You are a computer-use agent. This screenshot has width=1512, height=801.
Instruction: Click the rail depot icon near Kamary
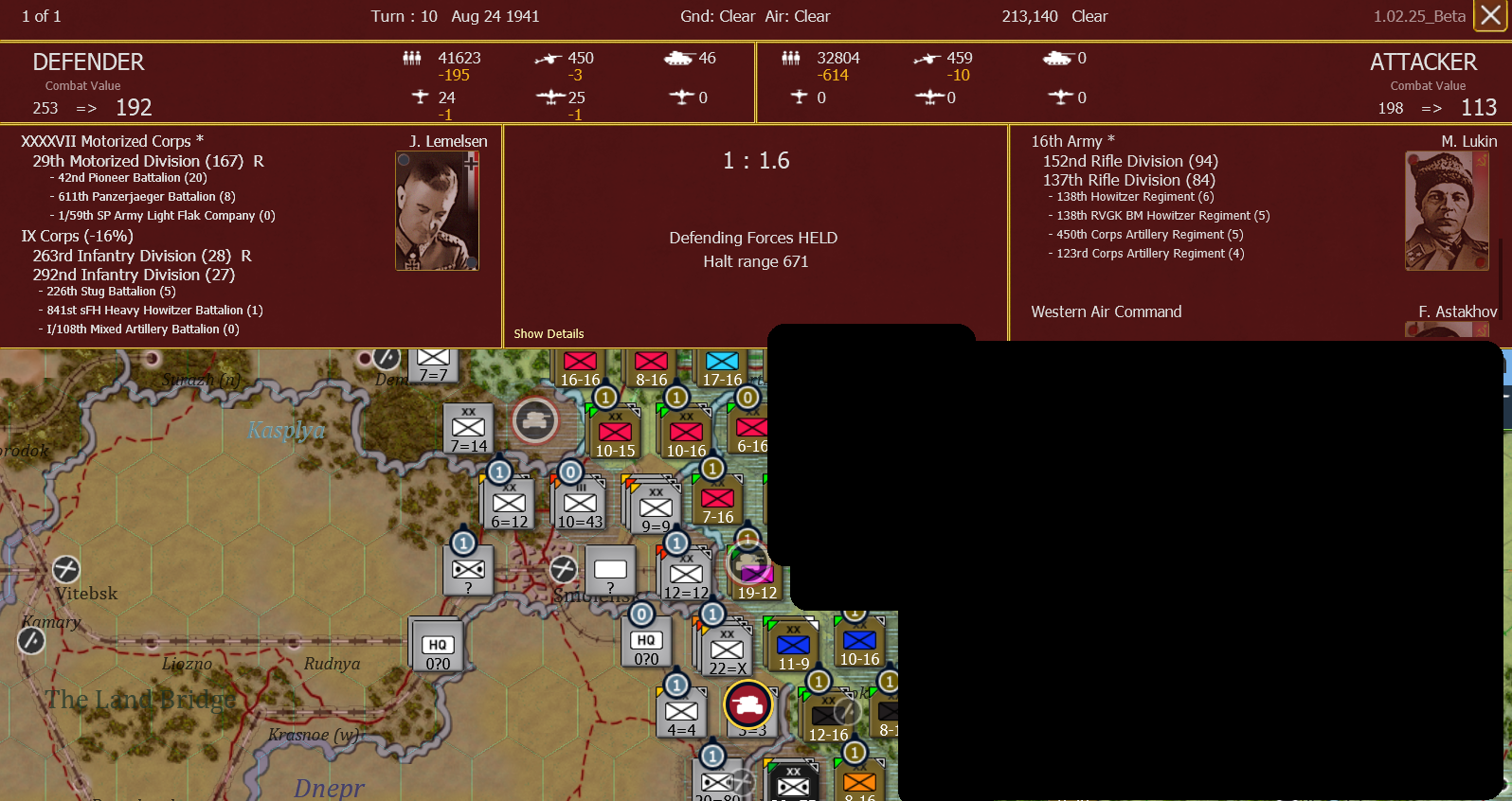[31, 640]
